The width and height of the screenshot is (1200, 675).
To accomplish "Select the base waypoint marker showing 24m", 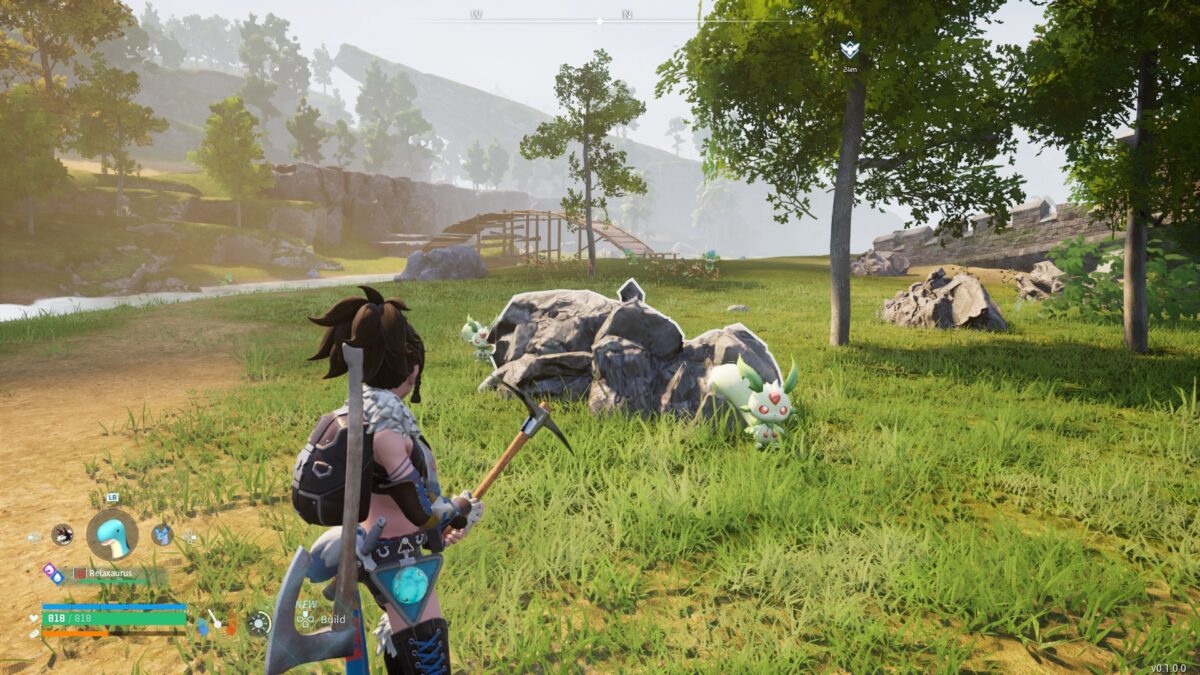I will (x=849, y=49).
